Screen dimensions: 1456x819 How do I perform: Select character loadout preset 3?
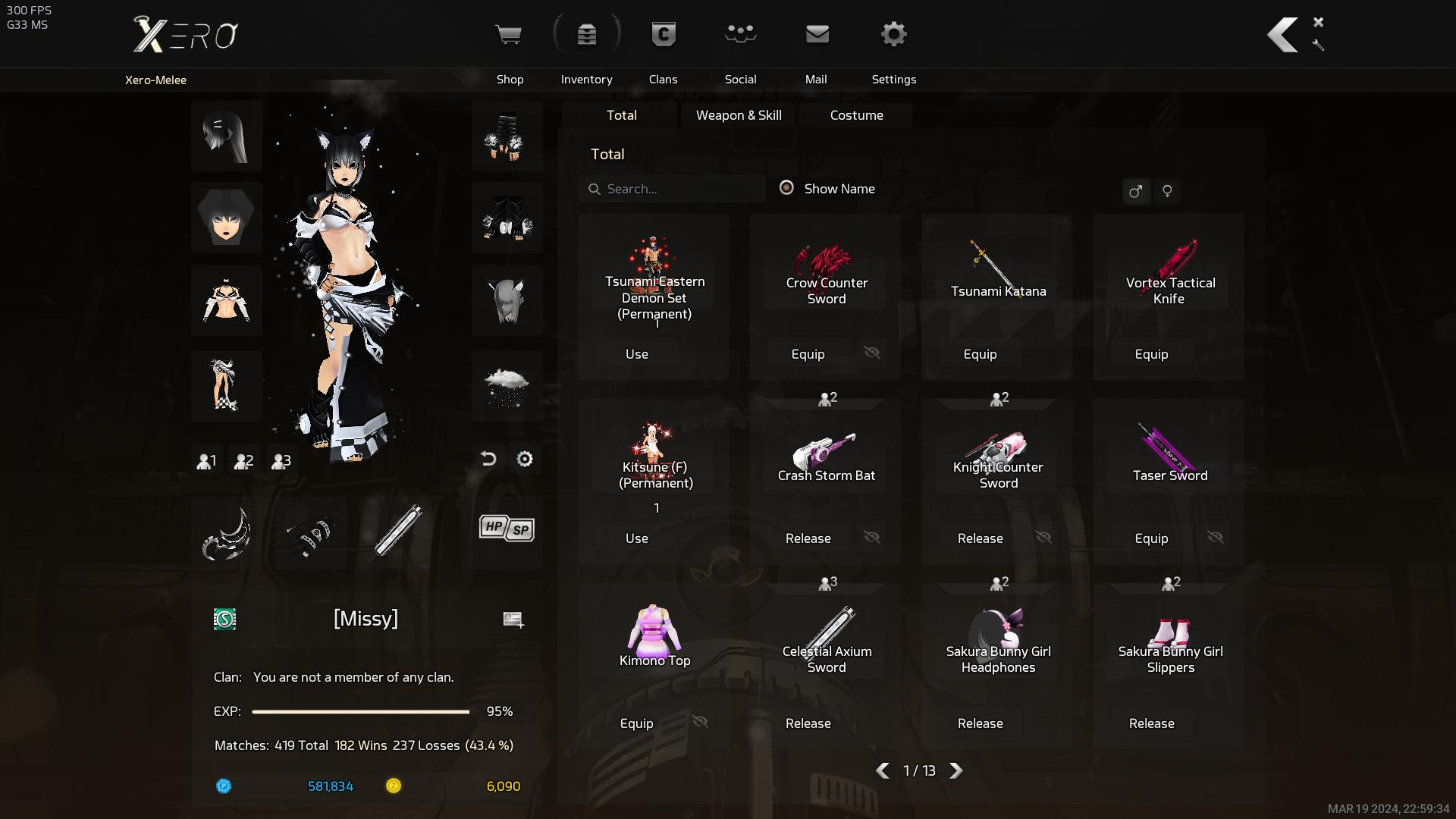[281, 460]
